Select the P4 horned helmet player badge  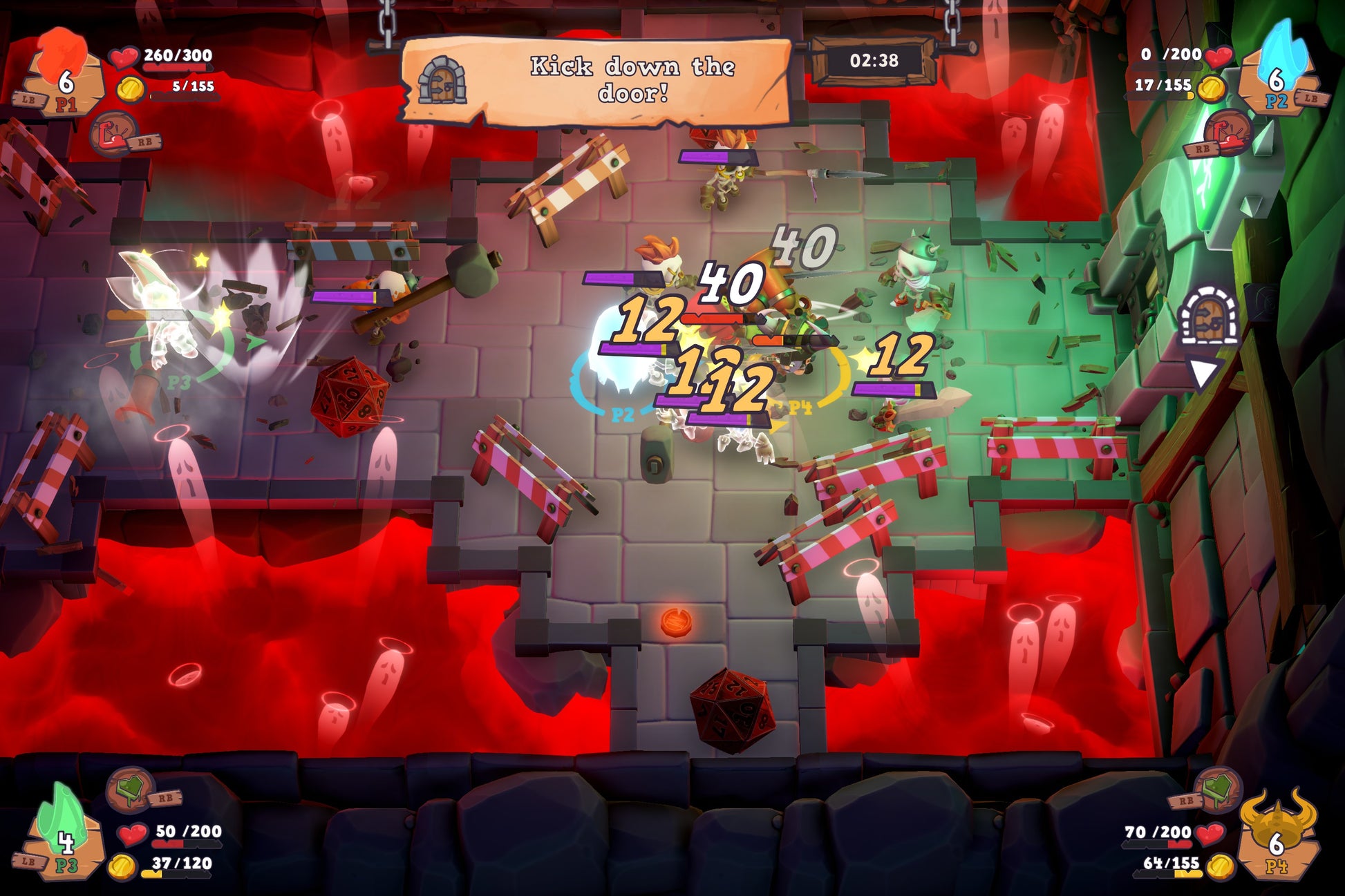click(1276, 837)
